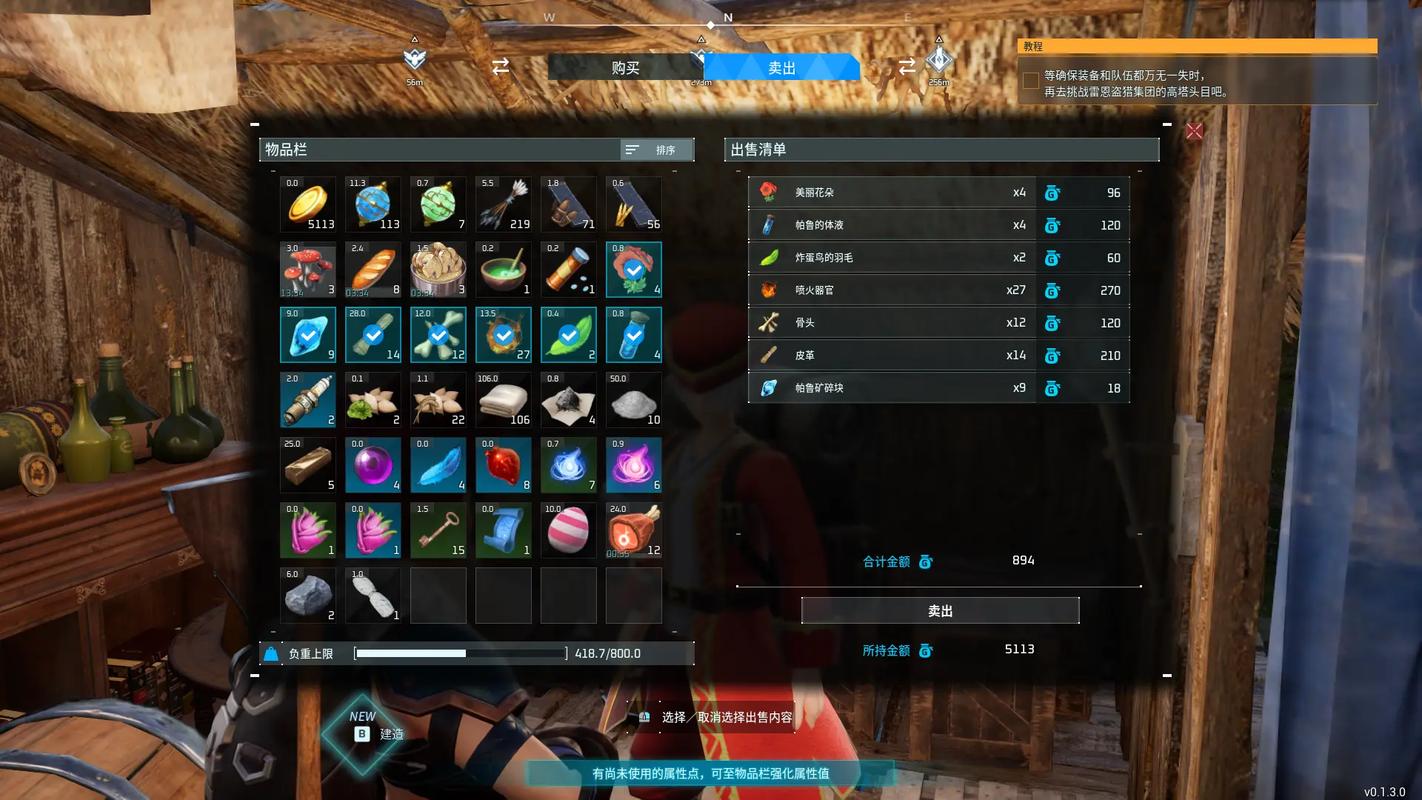
Task: Choose the arrows stack of 219
Action: (503, 204)
